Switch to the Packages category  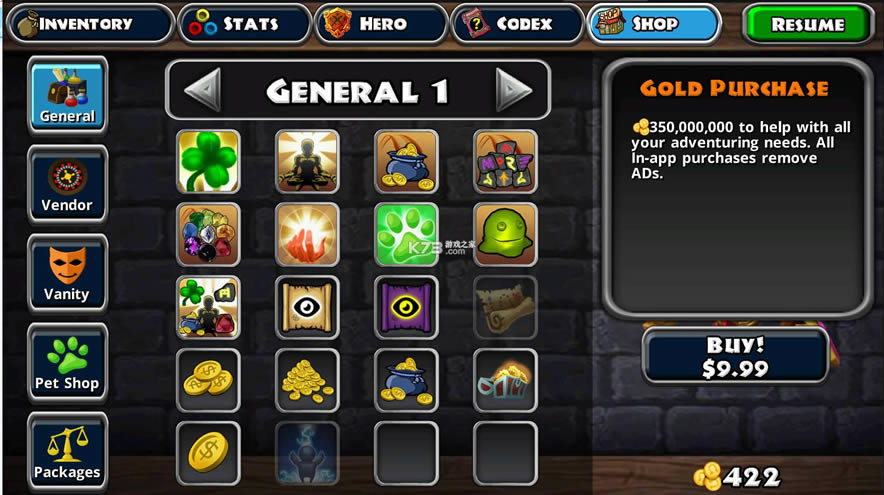[x=67, y=450]
